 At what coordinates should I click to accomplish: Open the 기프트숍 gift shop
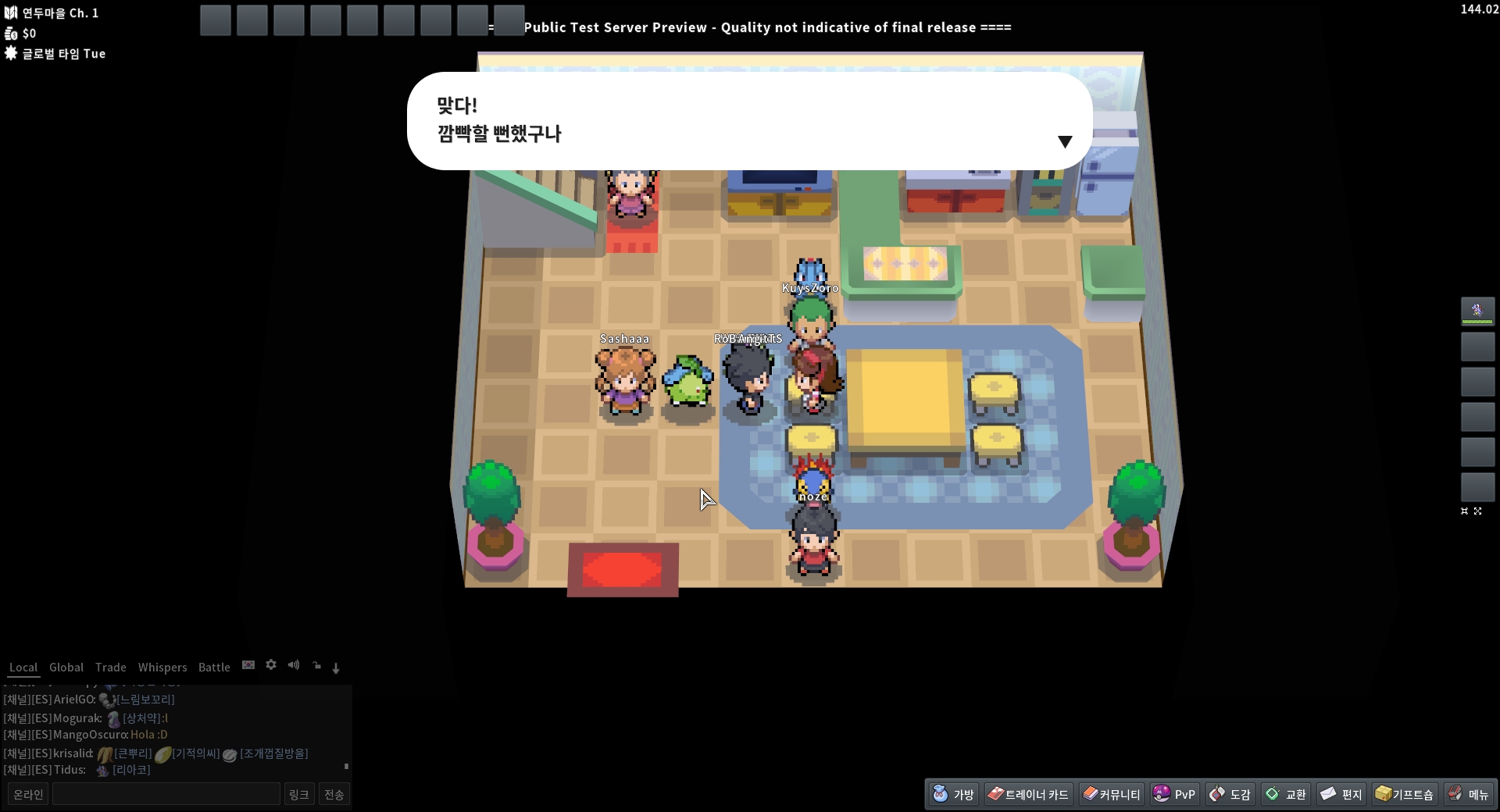click(x=1405, y=794)
